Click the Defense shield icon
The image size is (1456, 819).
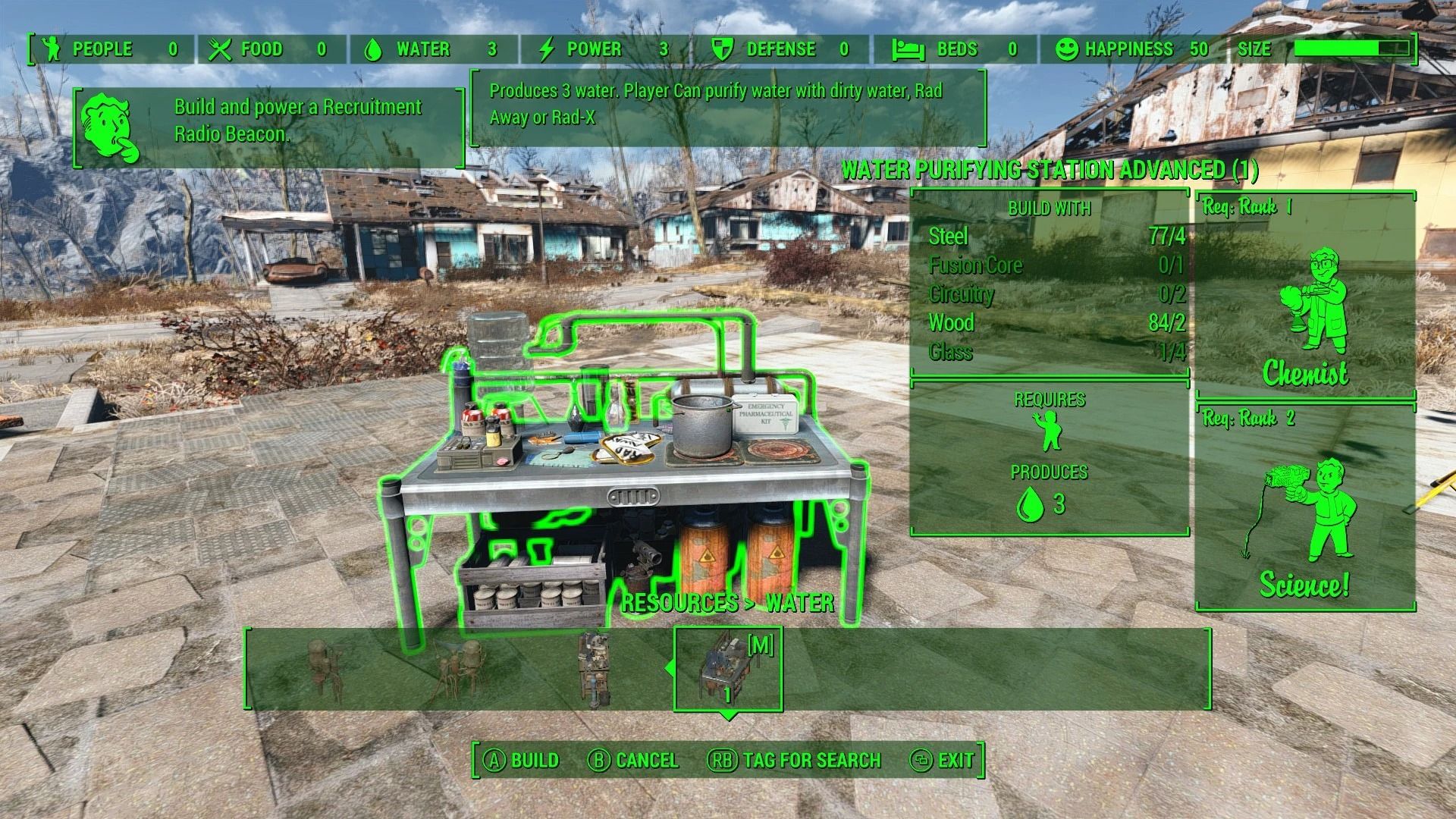click(721, 49)
